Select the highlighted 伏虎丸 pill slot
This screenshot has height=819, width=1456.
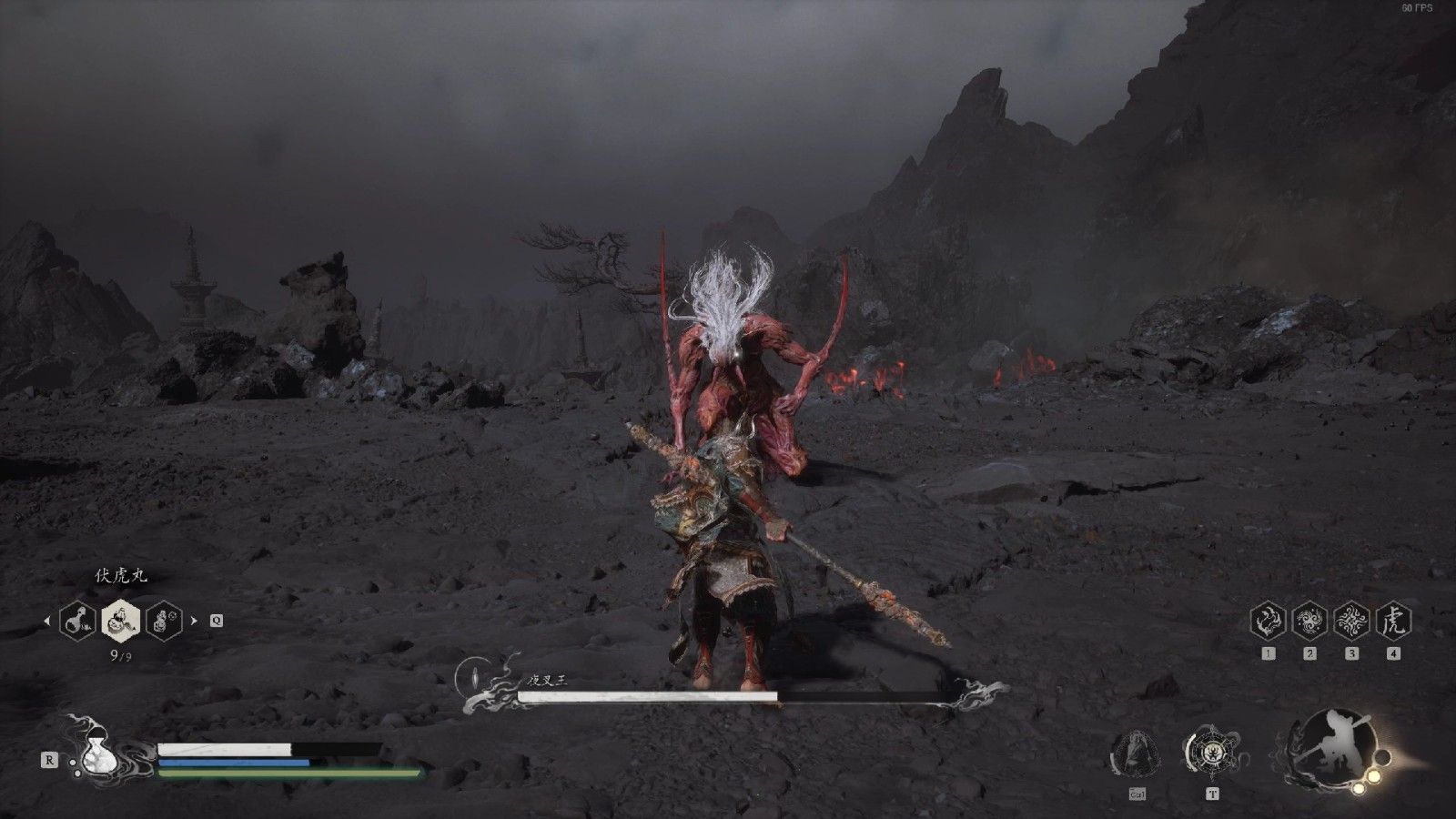[120, 621]
